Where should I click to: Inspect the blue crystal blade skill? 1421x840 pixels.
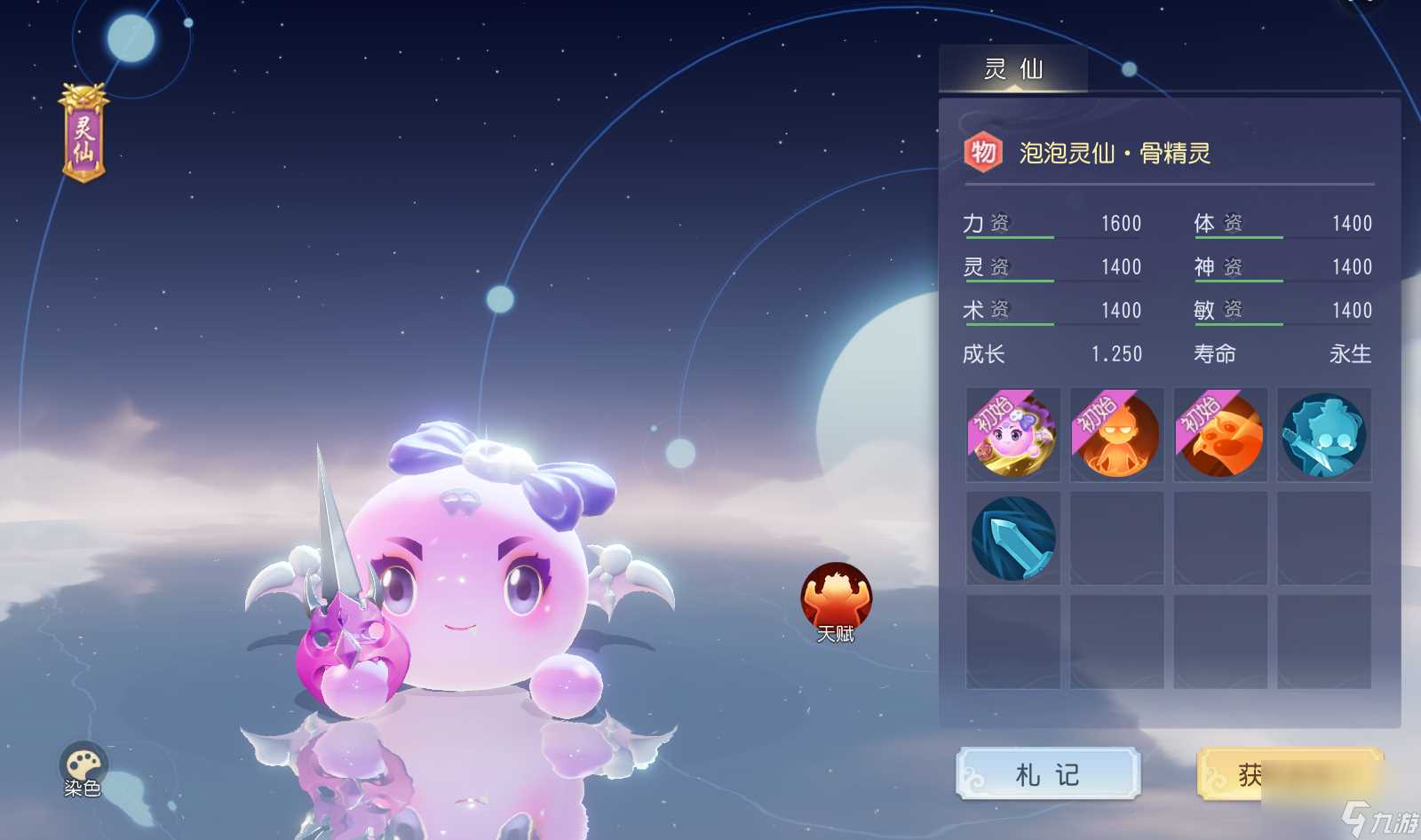point(1012,538)
